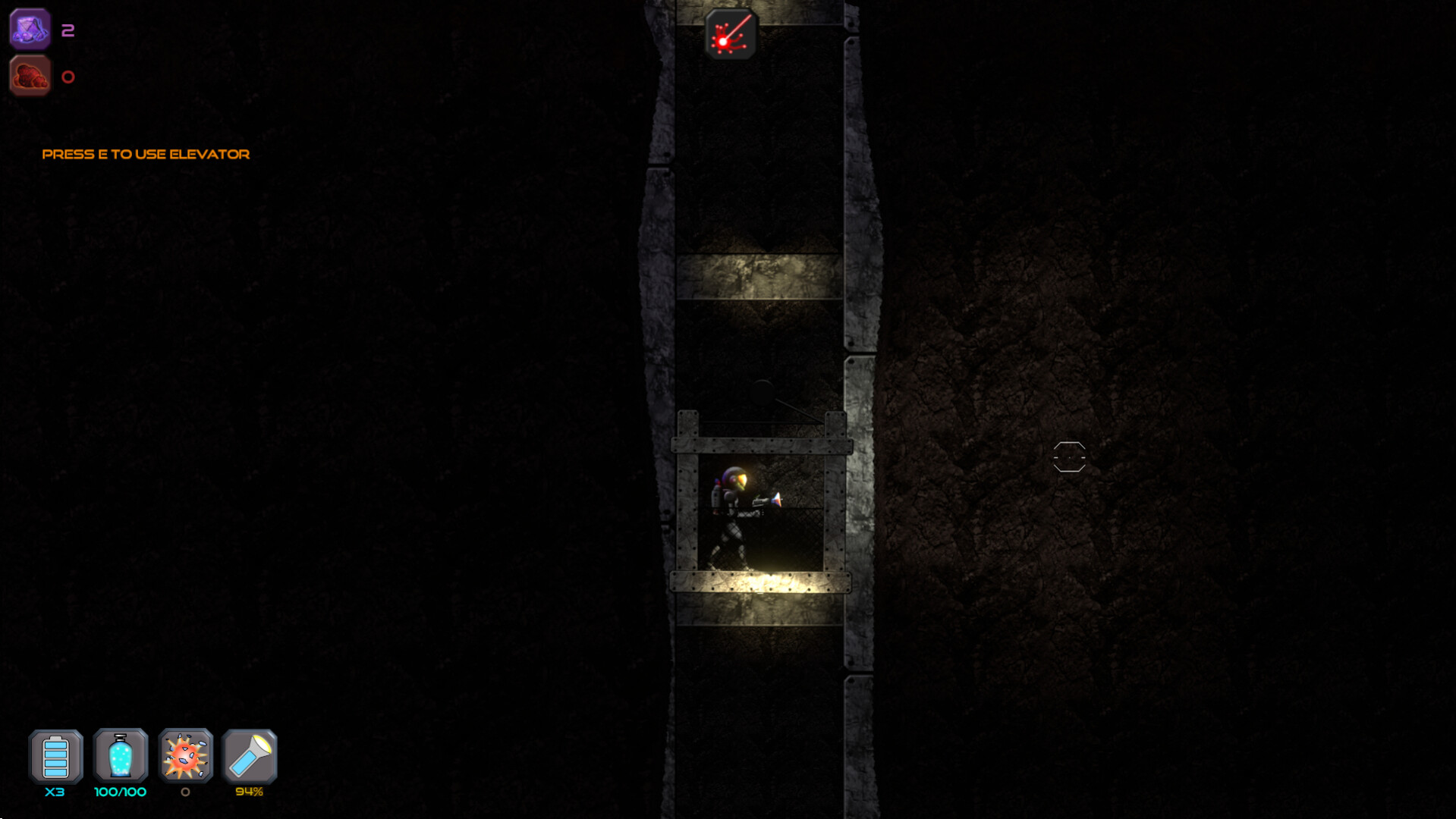The image size is (1456, 819).
Task: Click the 100/100 flask charge label
Action: pos(119,791)
